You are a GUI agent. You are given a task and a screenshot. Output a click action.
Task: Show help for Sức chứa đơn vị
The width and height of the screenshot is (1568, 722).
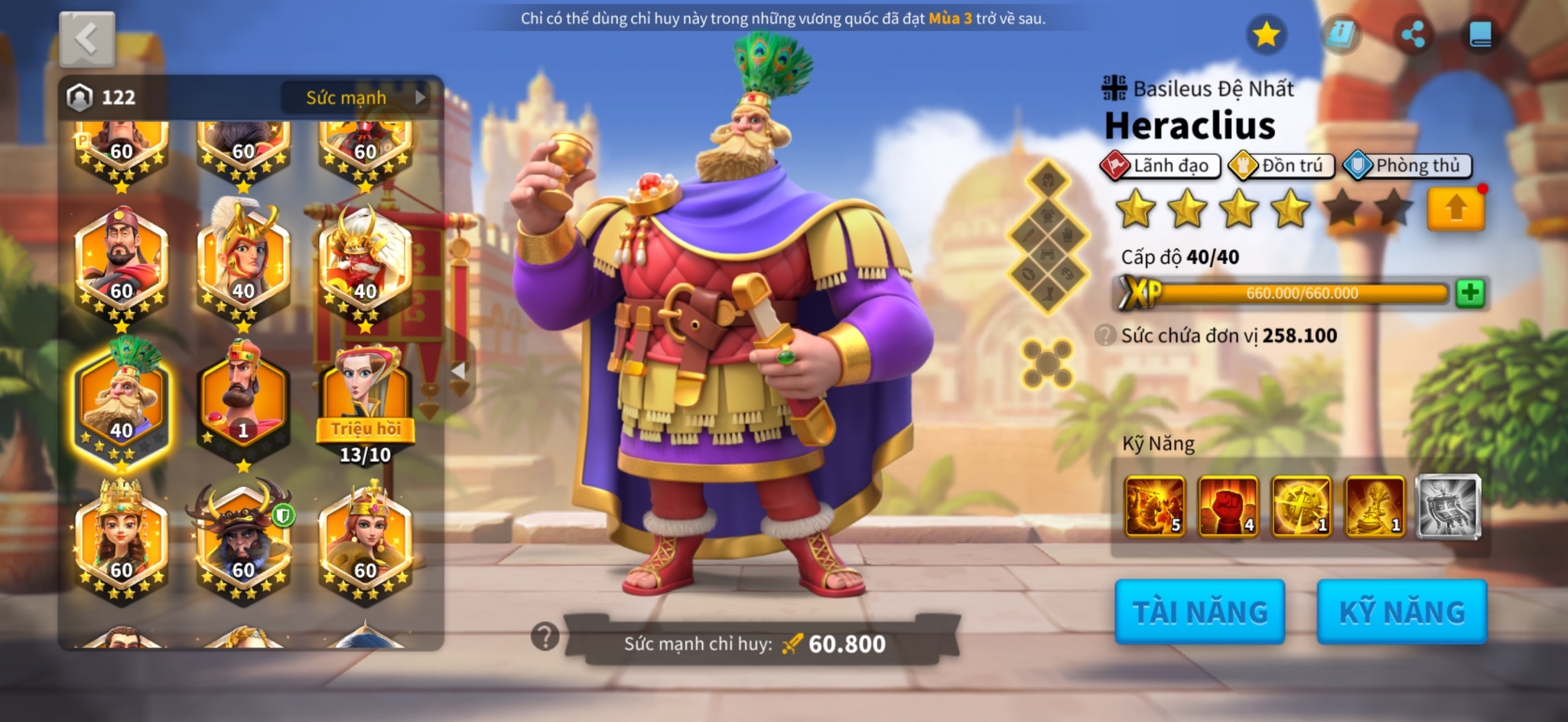(x=1106, y=335)
